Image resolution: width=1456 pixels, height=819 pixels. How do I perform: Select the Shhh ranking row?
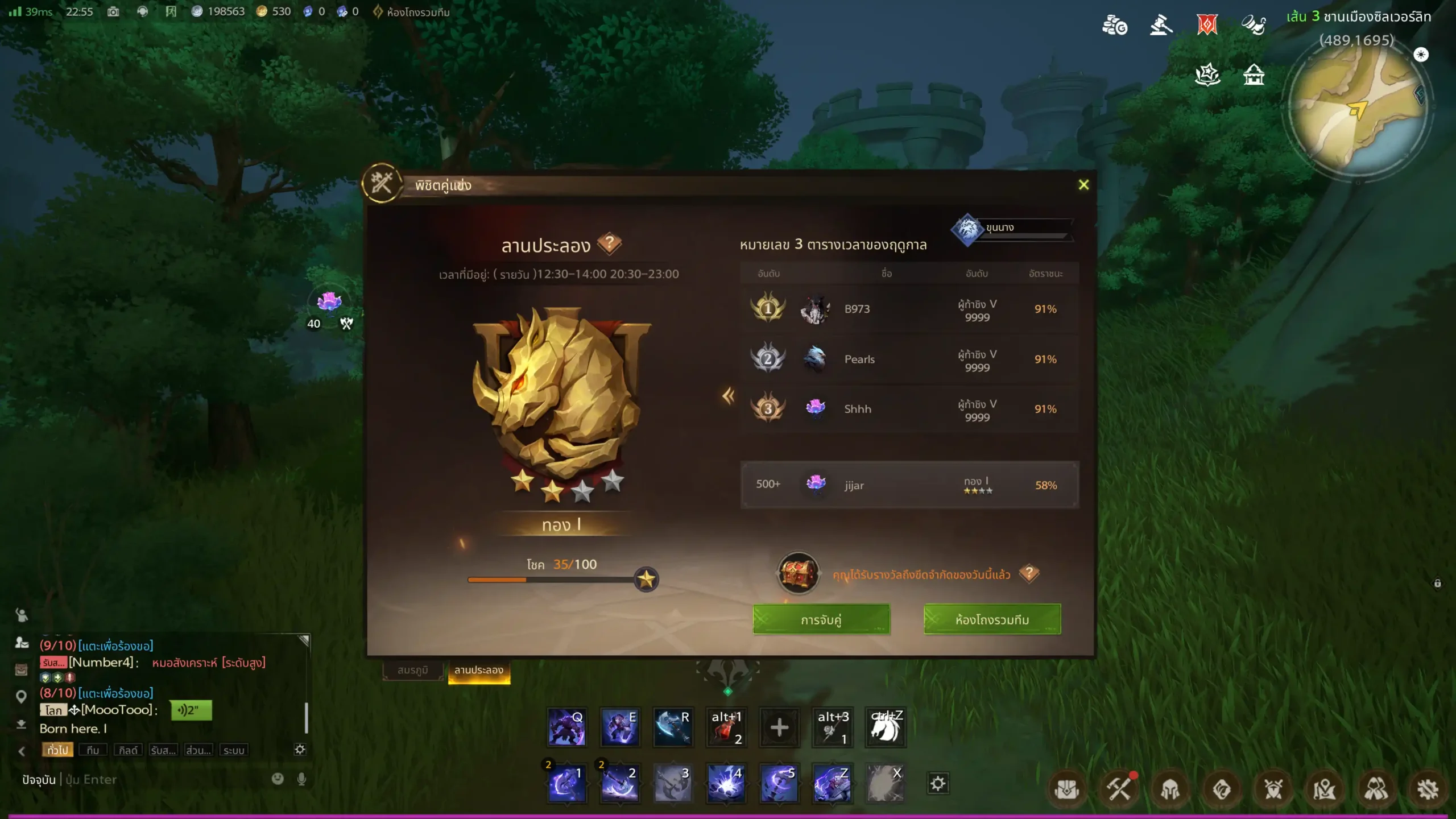coord(908,409)
